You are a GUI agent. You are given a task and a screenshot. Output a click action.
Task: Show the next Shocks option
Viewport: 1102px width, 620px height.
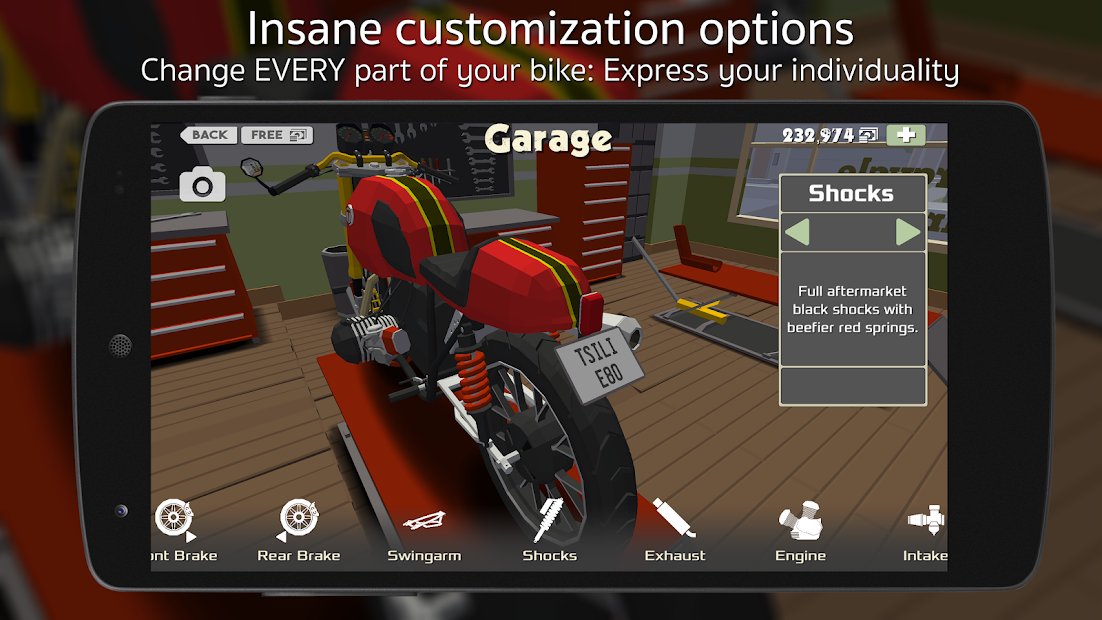[908, 232]
